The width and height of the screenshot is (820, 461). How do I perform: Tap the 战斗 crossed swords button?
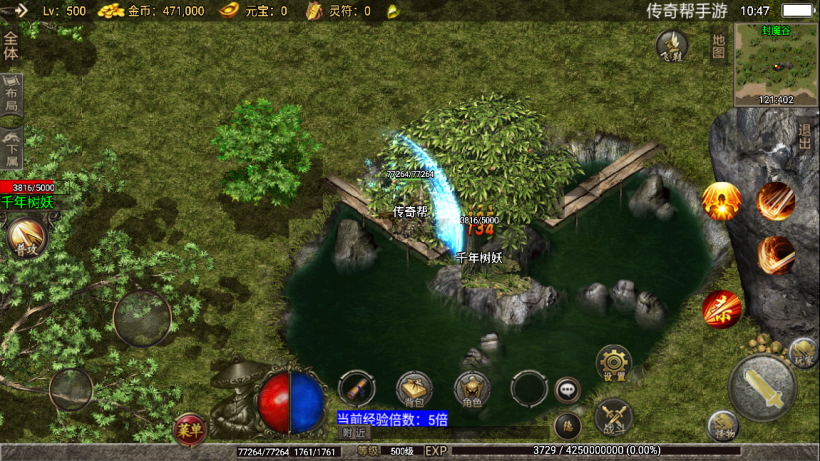tap(613, 414)
